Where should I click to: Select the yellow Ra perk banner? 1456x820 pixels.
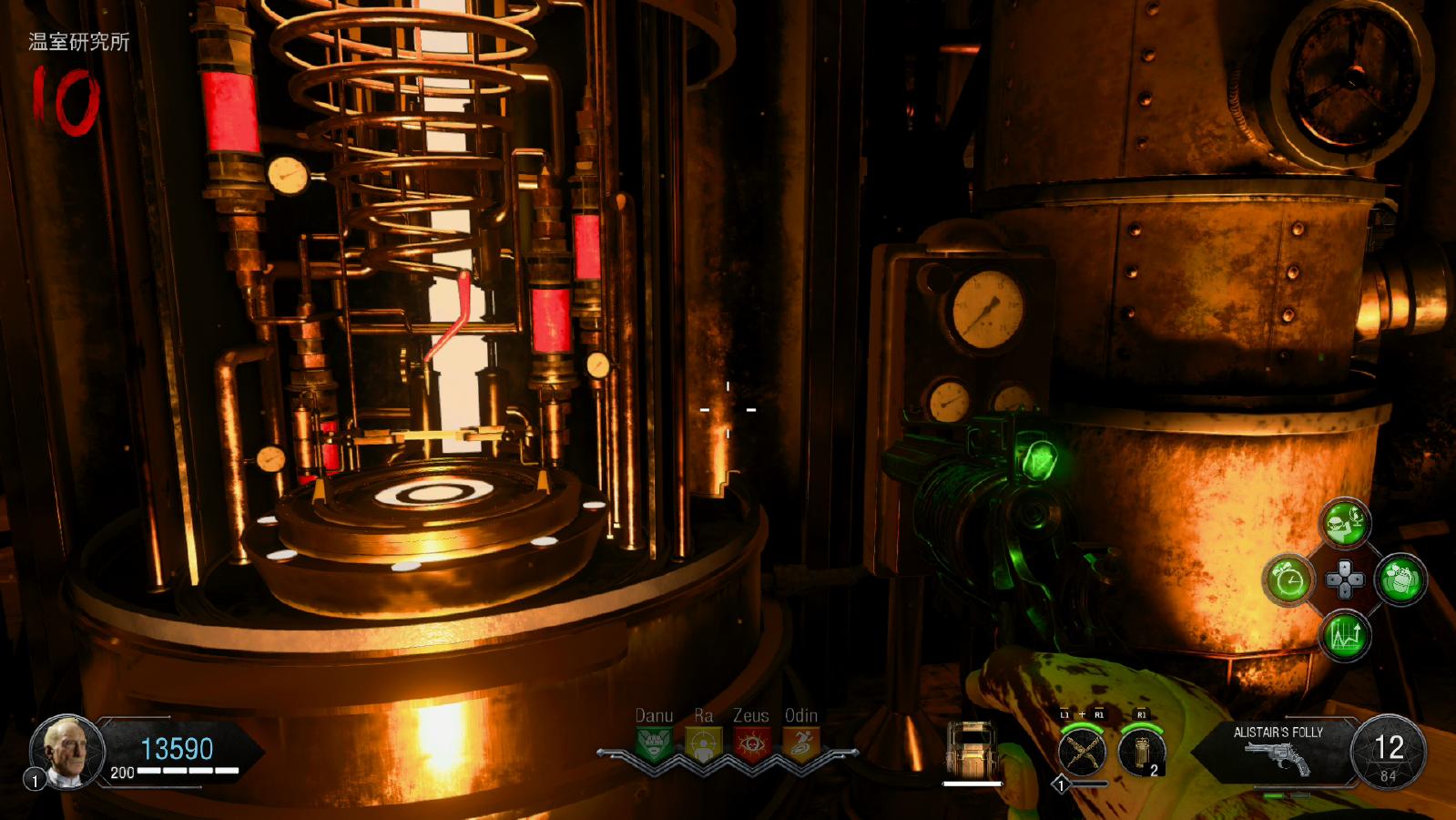coord(703,744)
